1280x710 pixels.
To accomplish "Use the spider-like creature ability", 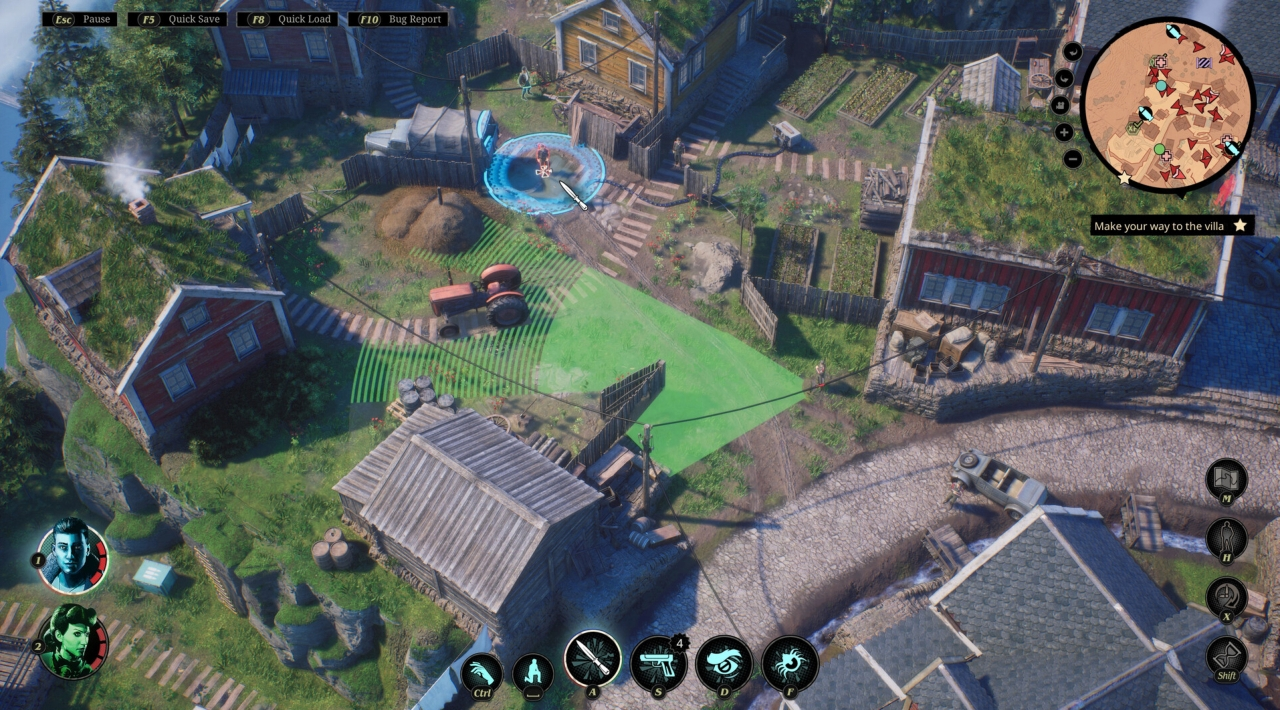I will (790, 664).
